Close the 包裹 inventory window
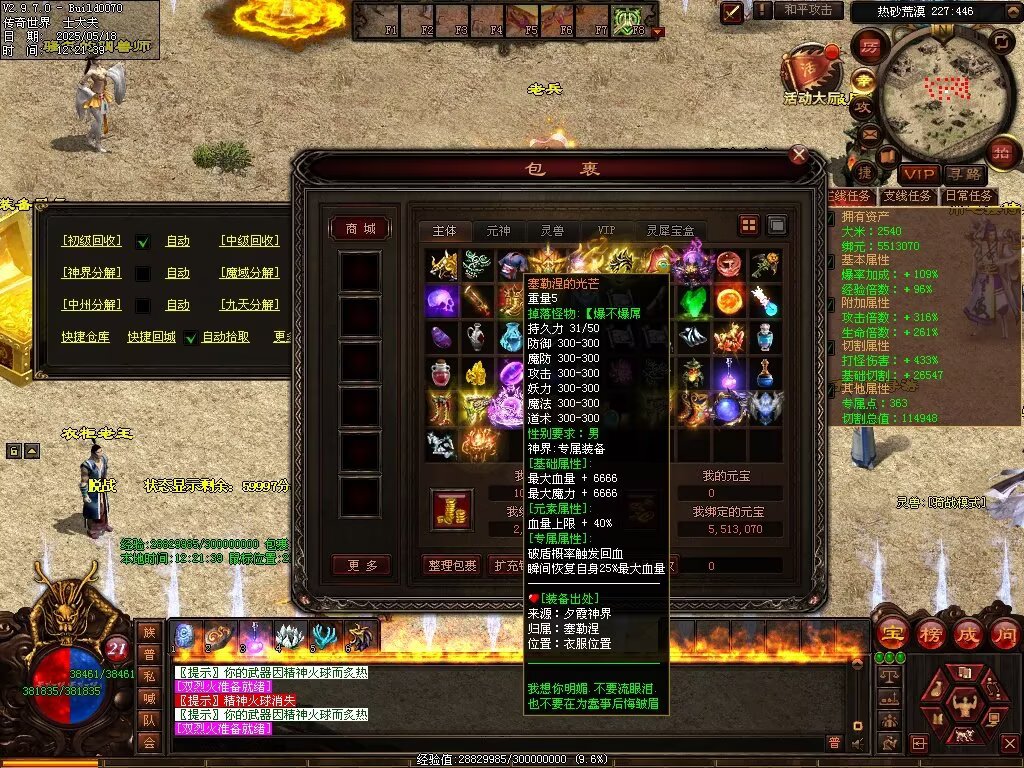Screen dimensions: 1024x768 [x=798, y=155]
